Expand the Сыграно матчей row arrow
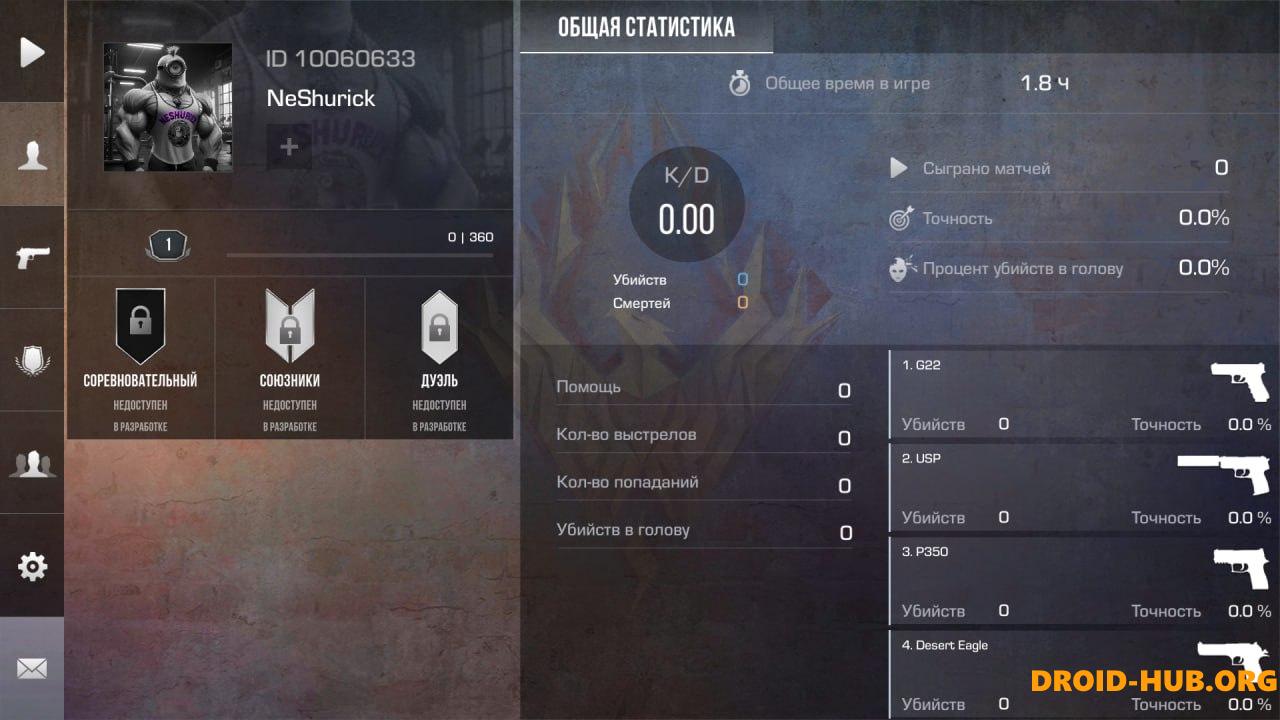 [x=898, y=168]
